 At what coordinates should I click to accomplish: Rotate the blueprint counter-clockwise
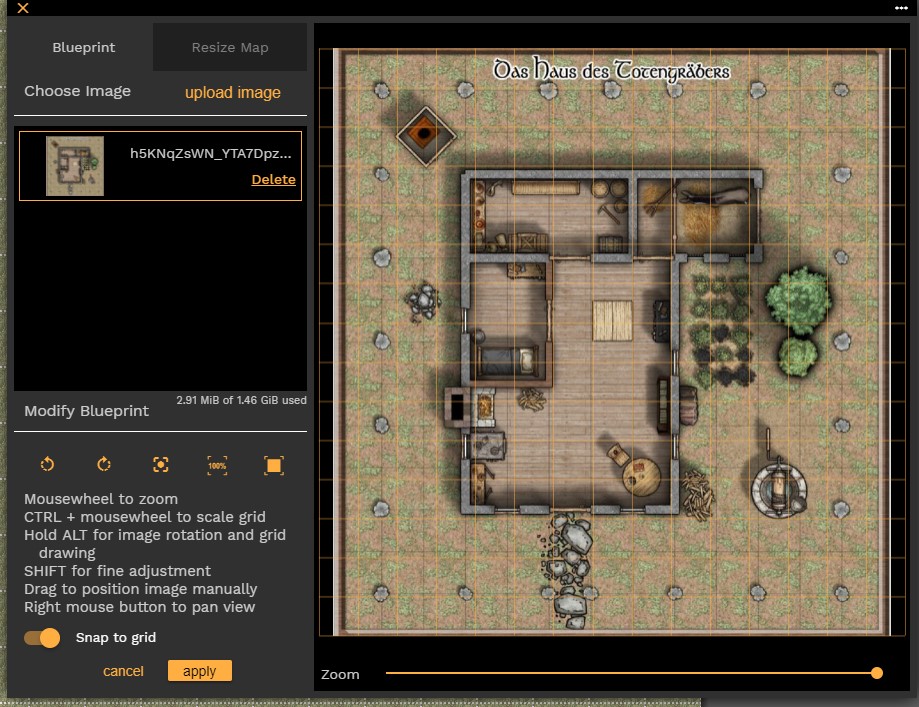[x=47, y=464]
